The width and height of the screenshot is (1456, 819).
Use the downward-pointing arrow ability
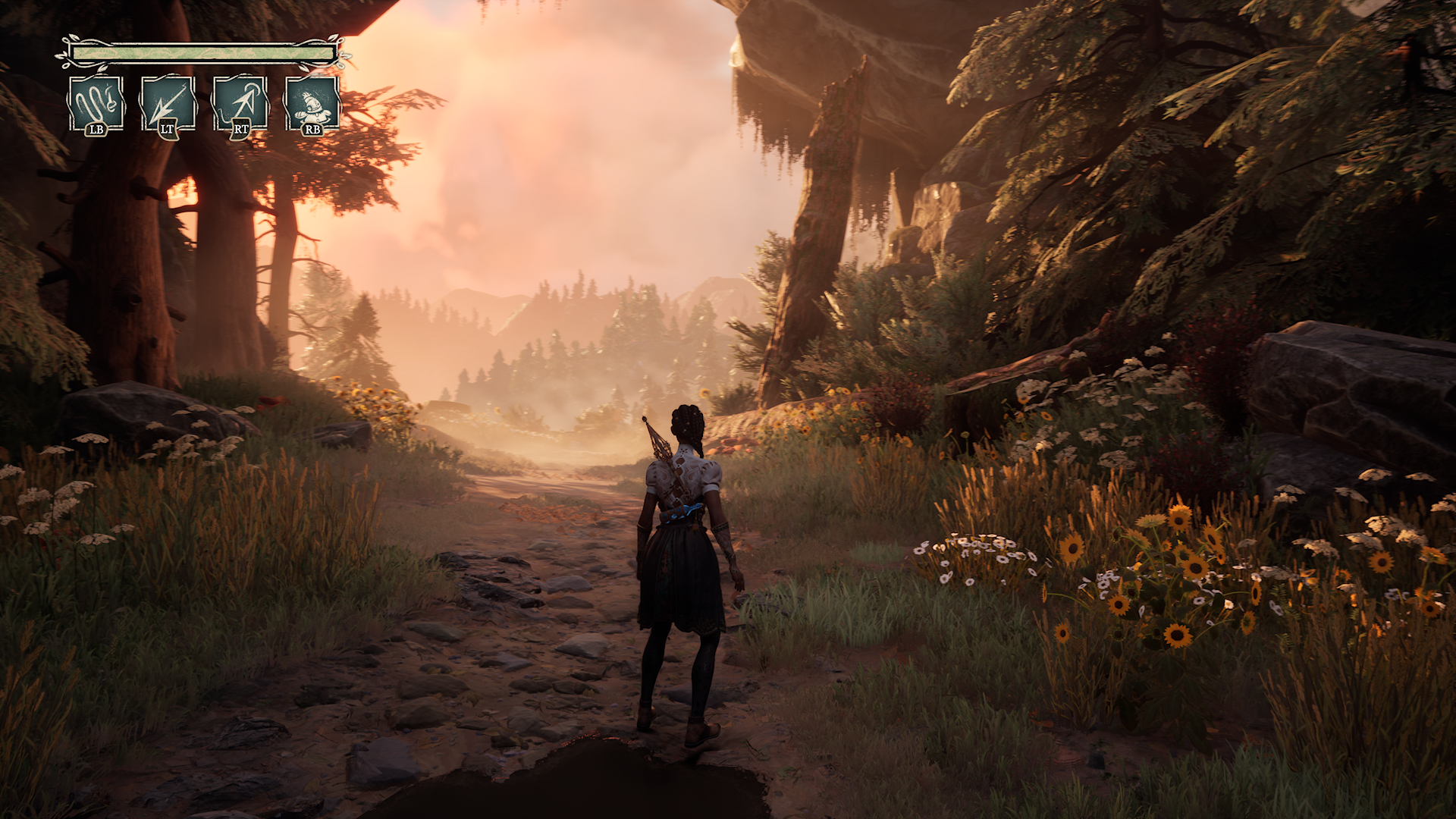(168, 103)
